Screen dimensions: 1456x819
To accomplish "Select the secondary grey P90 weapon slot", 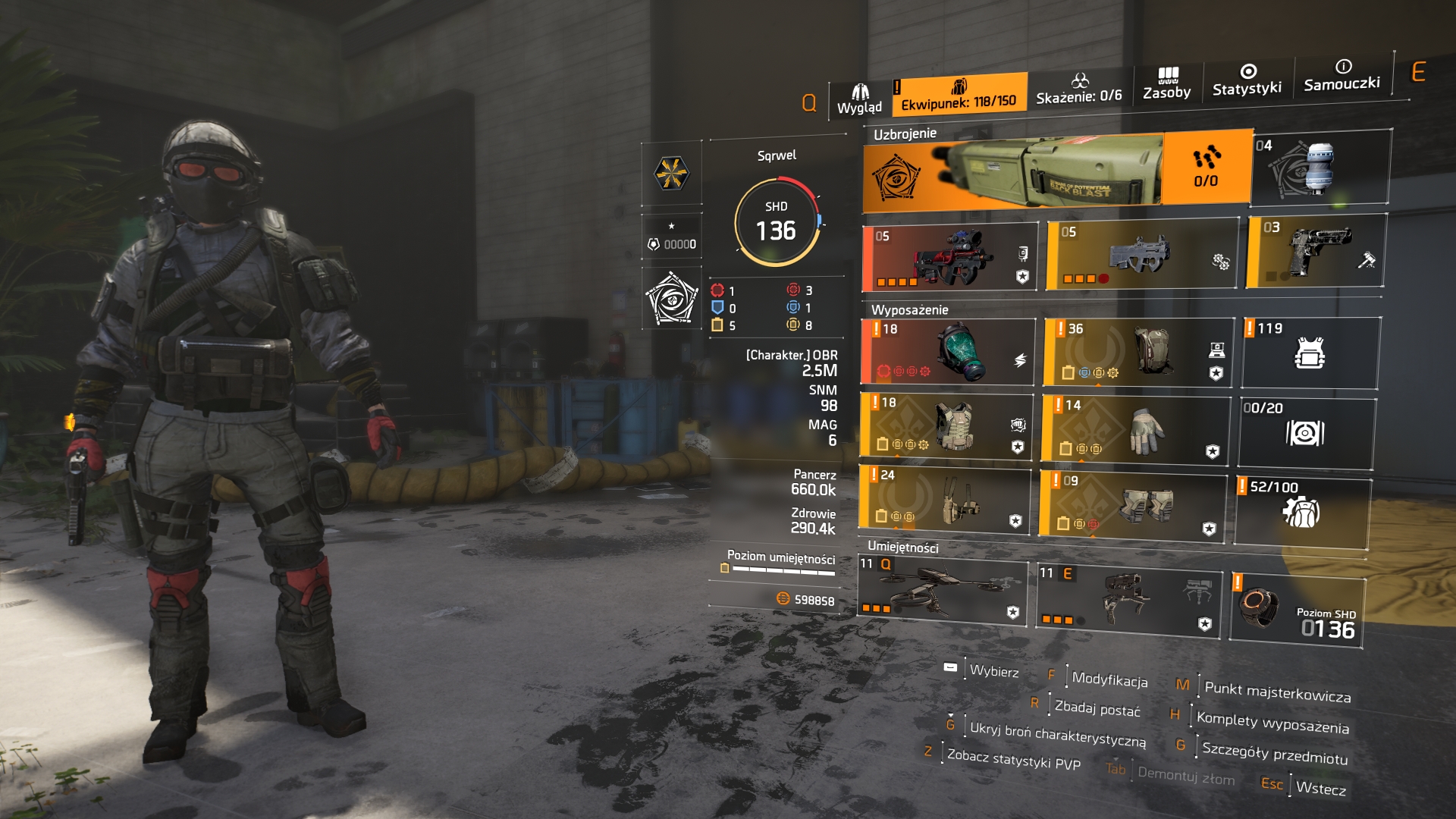I will click(x=1141, y=256).
